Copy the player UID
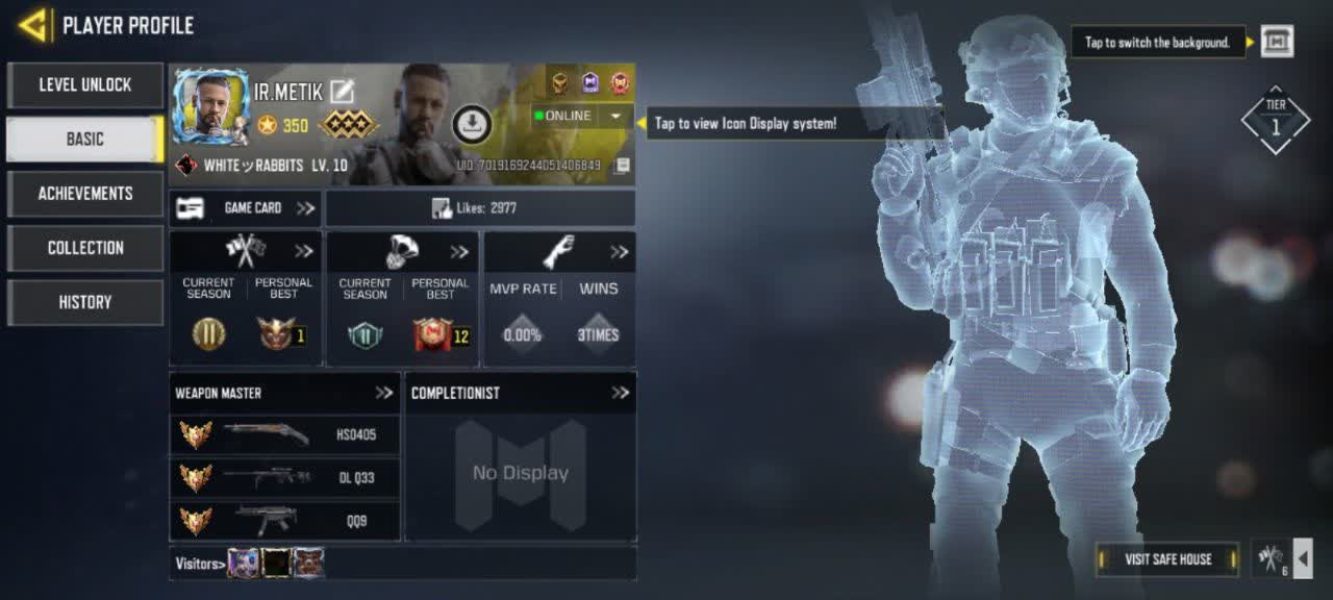1333x600 pixels. pos(622,165)
